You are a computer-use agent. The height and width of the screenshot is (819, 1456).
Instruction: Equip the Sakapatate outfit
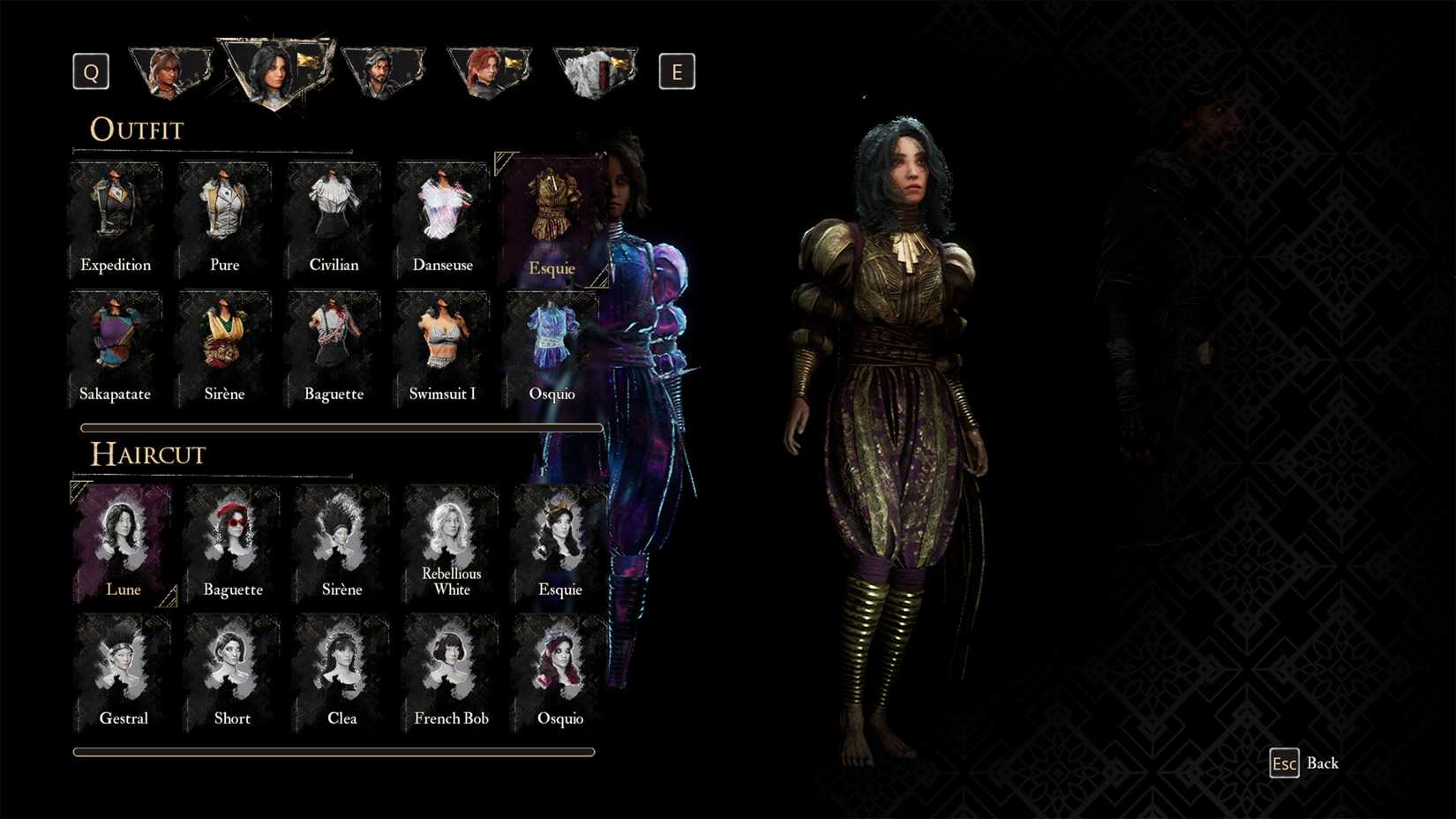(115, 342)
